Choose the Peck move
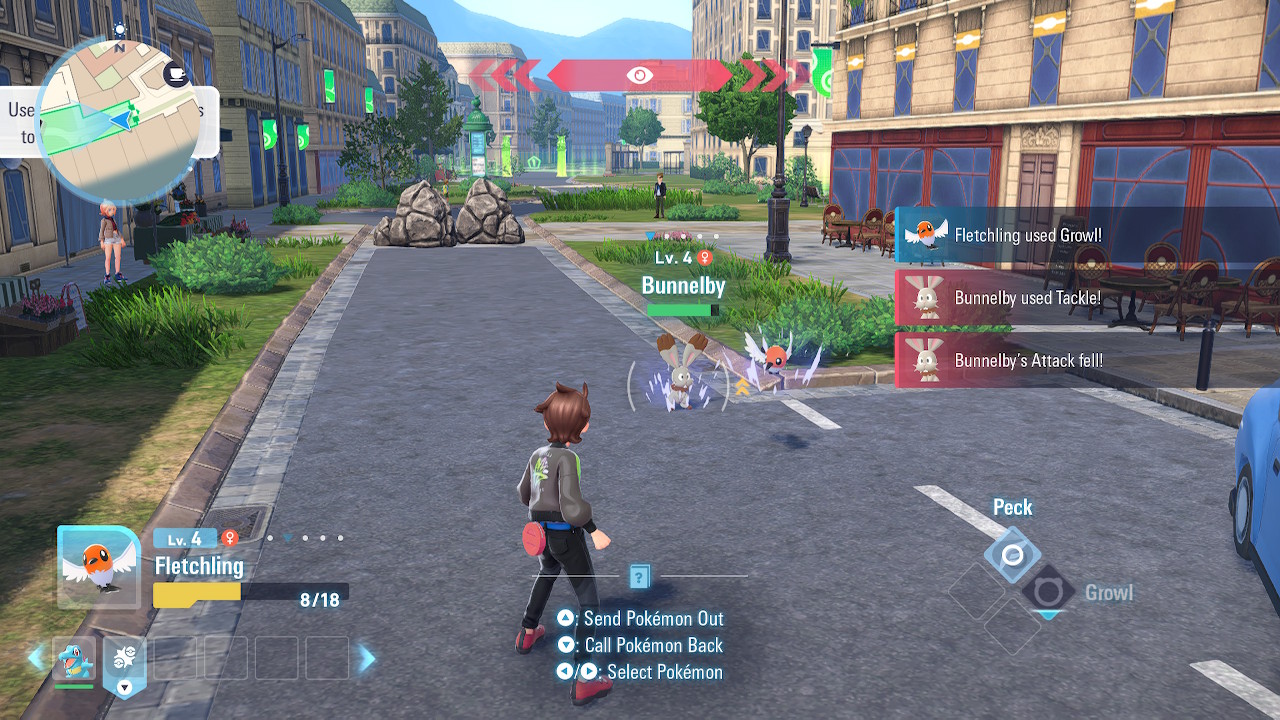Screen dimensions: 1280x720 (1012, 555)
